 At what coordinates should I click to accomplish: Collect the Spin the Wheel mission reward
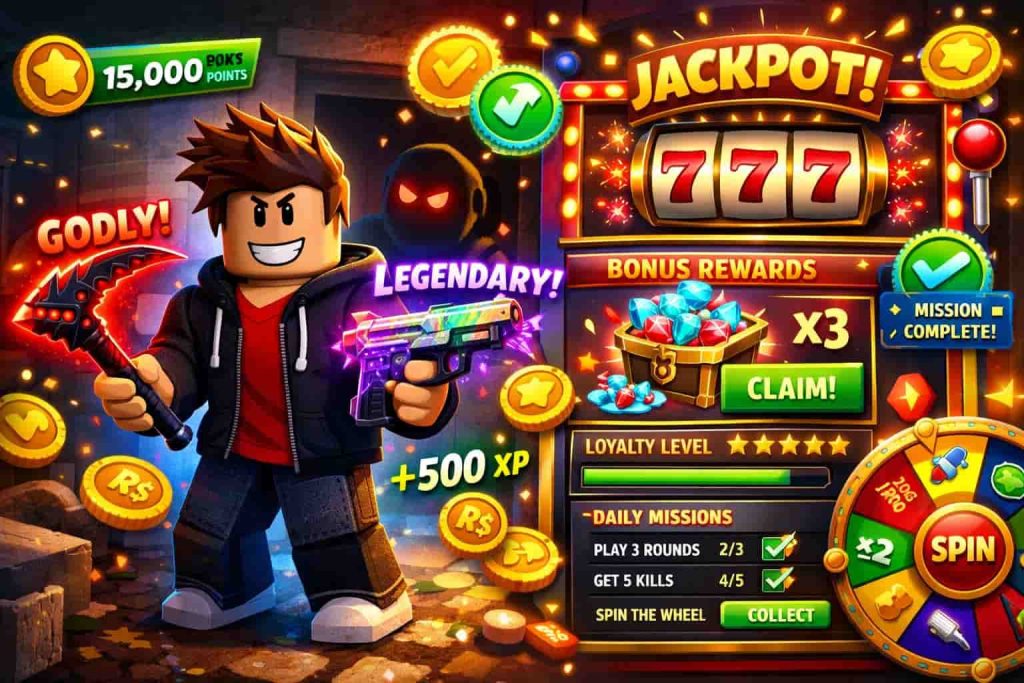coord(775,614)
